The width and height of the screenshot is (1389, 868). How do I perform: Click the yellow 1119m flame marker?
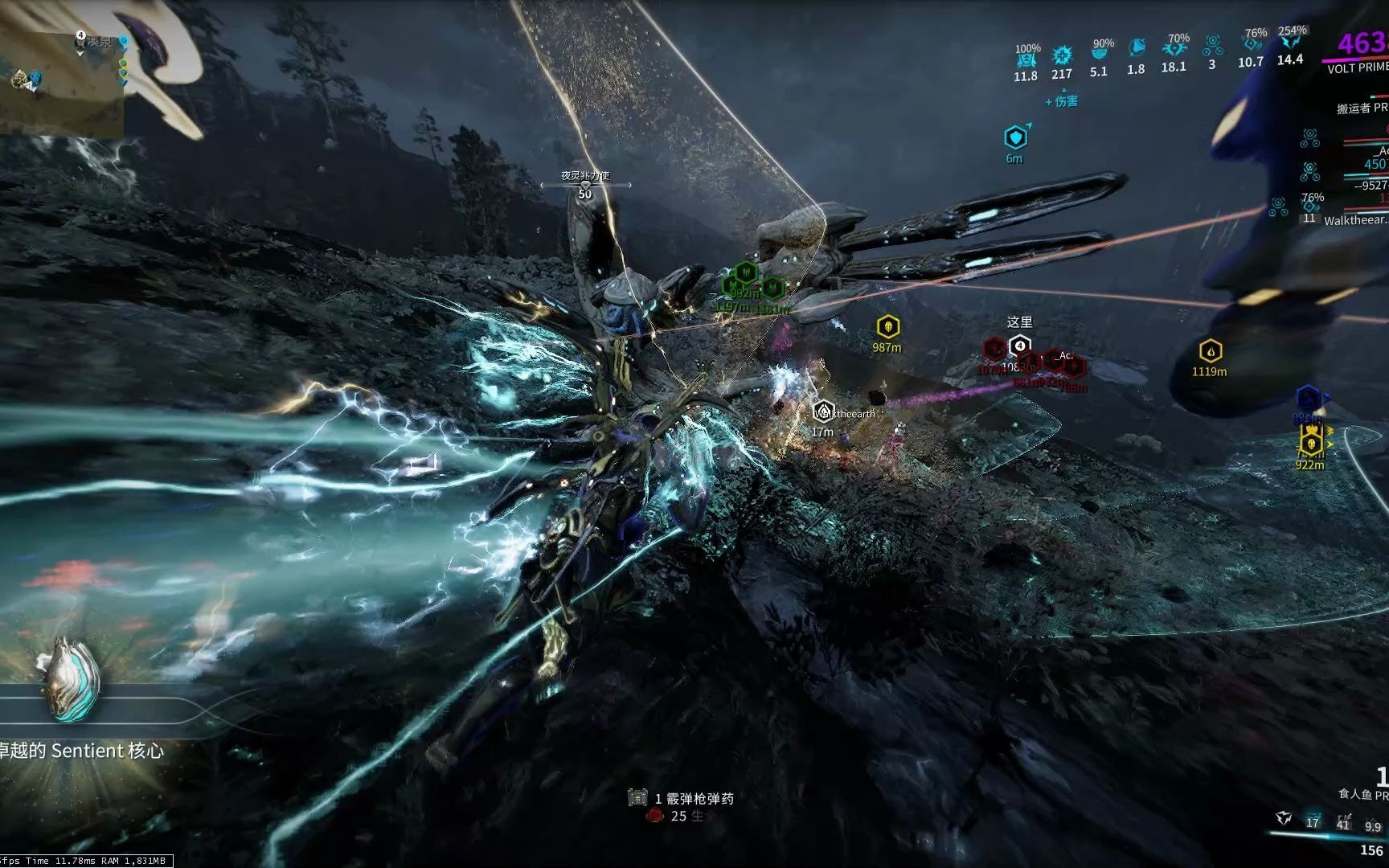tap(1210, 351)
